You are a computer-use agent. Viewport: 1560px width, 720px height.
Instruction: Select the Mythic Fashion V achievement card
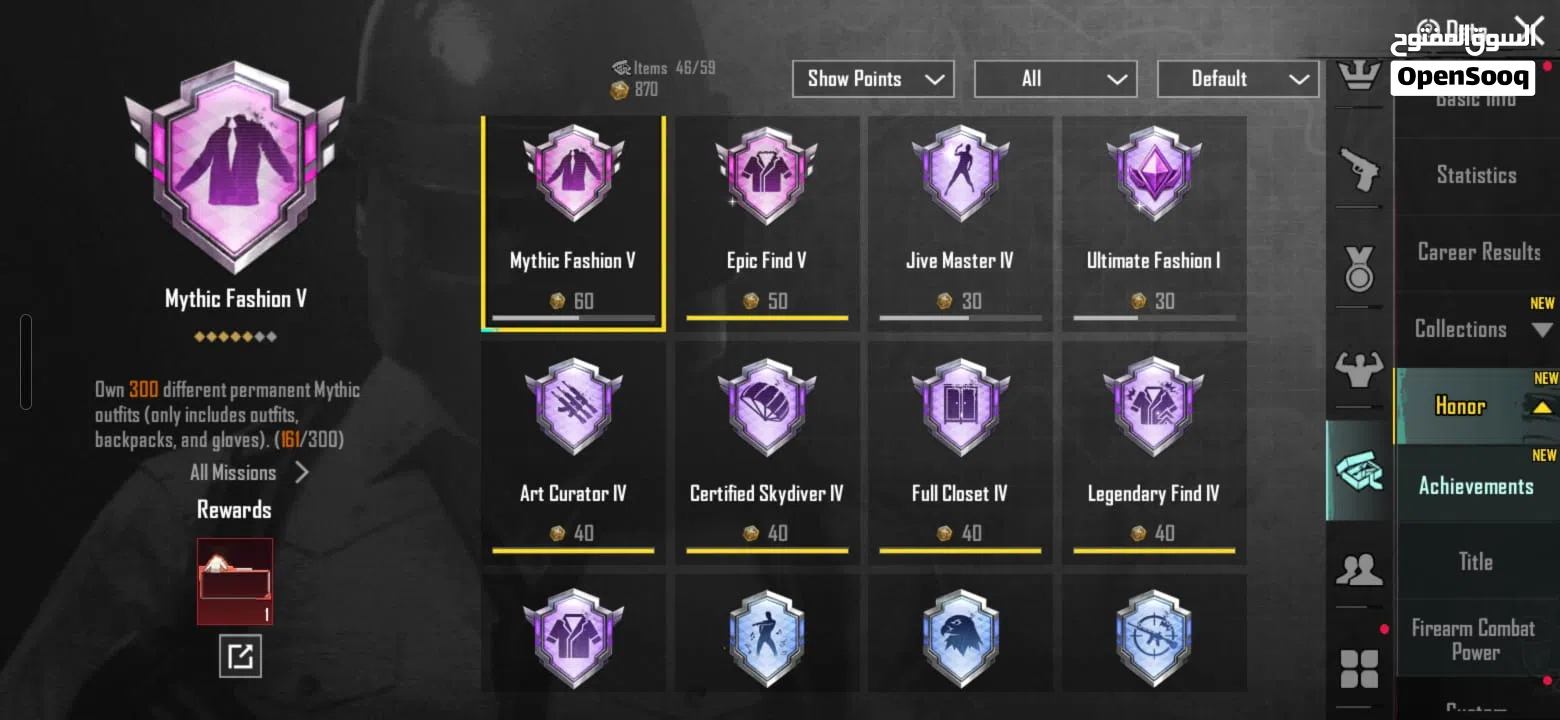click(x=573, y=222)
